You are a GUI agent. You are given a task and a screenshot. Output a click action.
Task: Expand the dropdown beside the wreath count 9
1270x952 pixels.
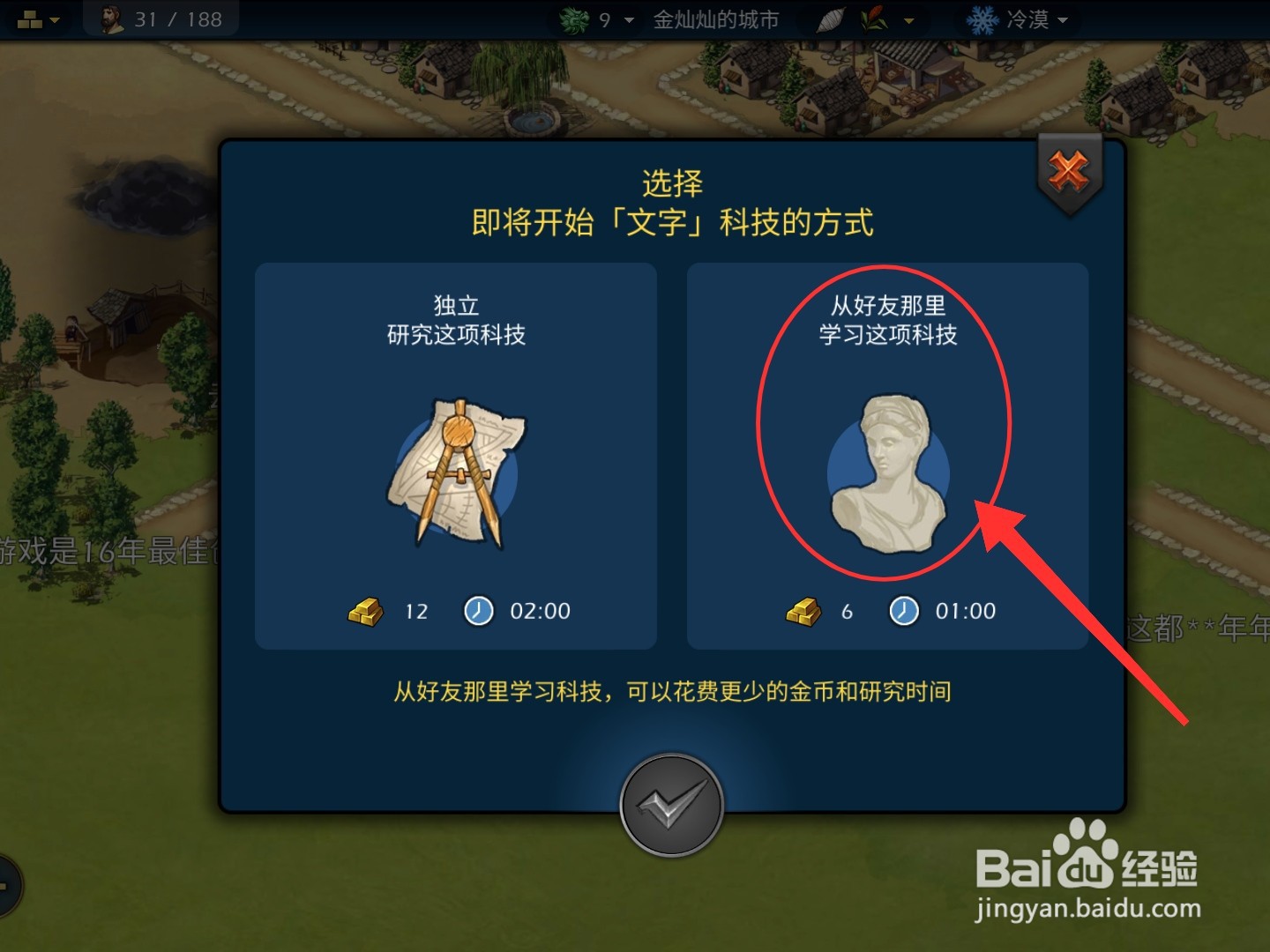[x=628, y=20]
